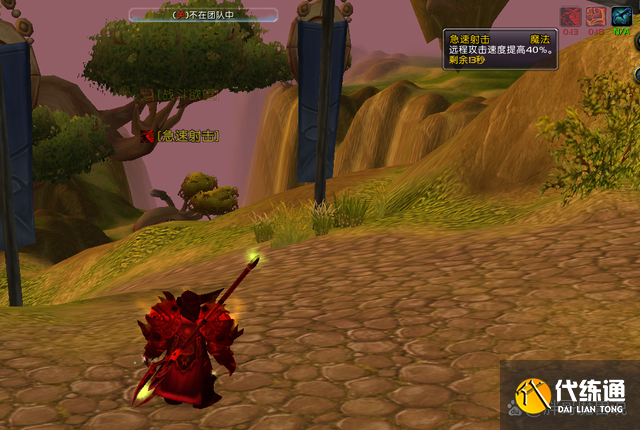Click the blue beast aspect buff icon
640x430 pixels.
coord(622,16)
